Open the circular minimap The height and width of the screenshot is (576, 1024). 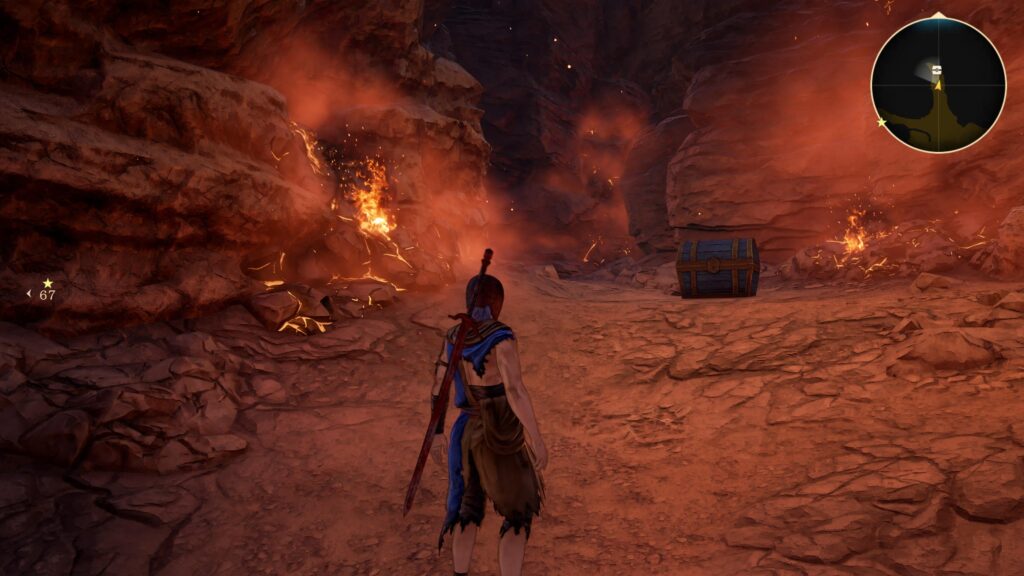[x=937, y=85]
